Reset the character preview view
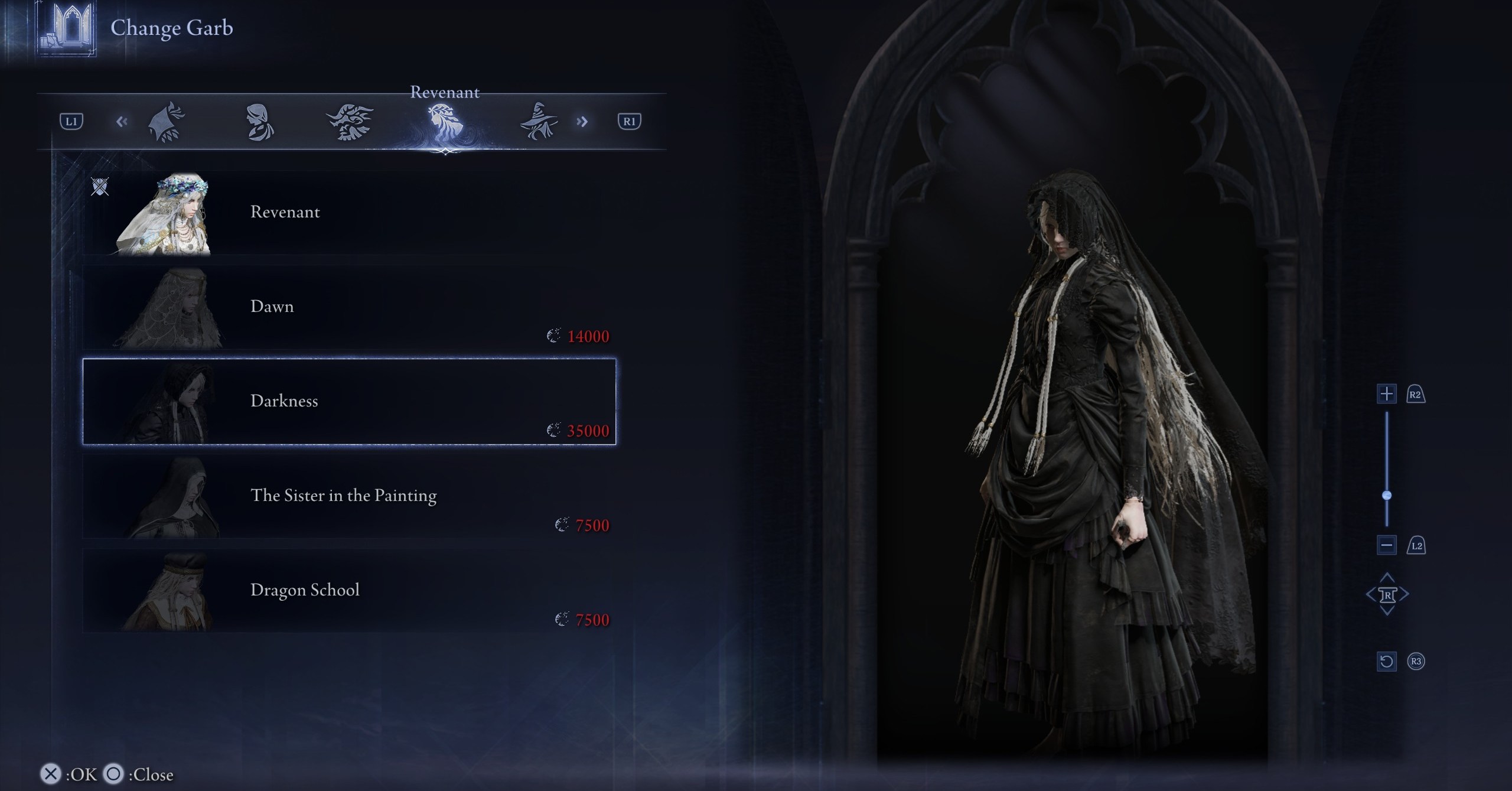This screenshot has width=1512, height=791. 1386,661
